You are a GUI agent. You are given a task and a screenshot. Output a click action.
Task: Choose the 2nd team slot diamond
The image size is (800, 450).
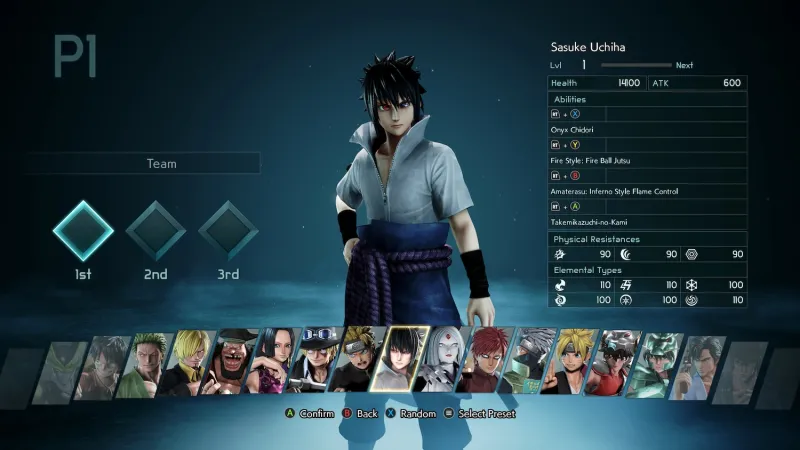(x=156, y=231)
